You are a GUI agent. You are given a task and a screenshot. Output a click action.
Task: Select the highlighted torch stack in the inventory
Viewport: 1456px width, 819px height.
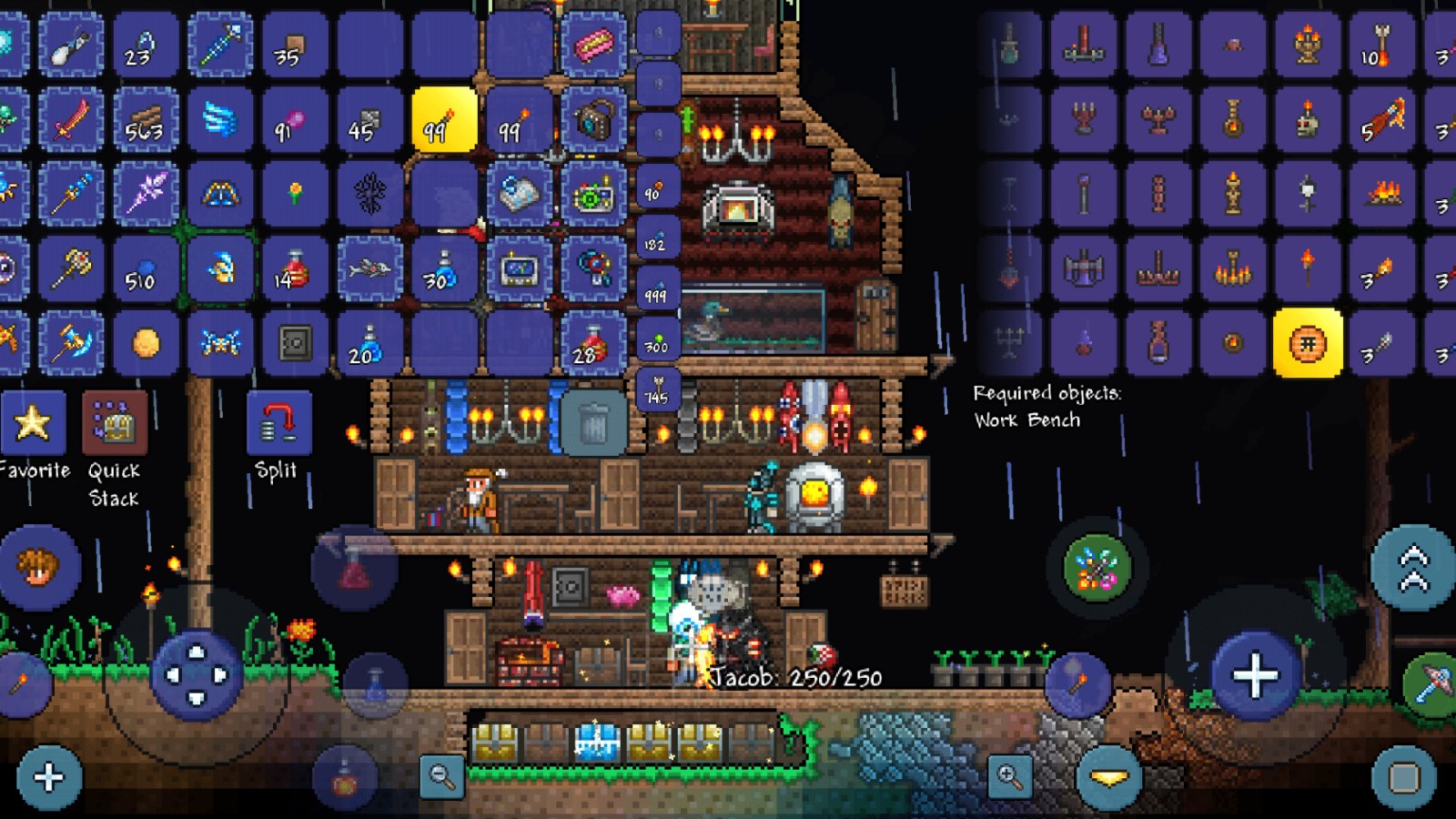445,121
